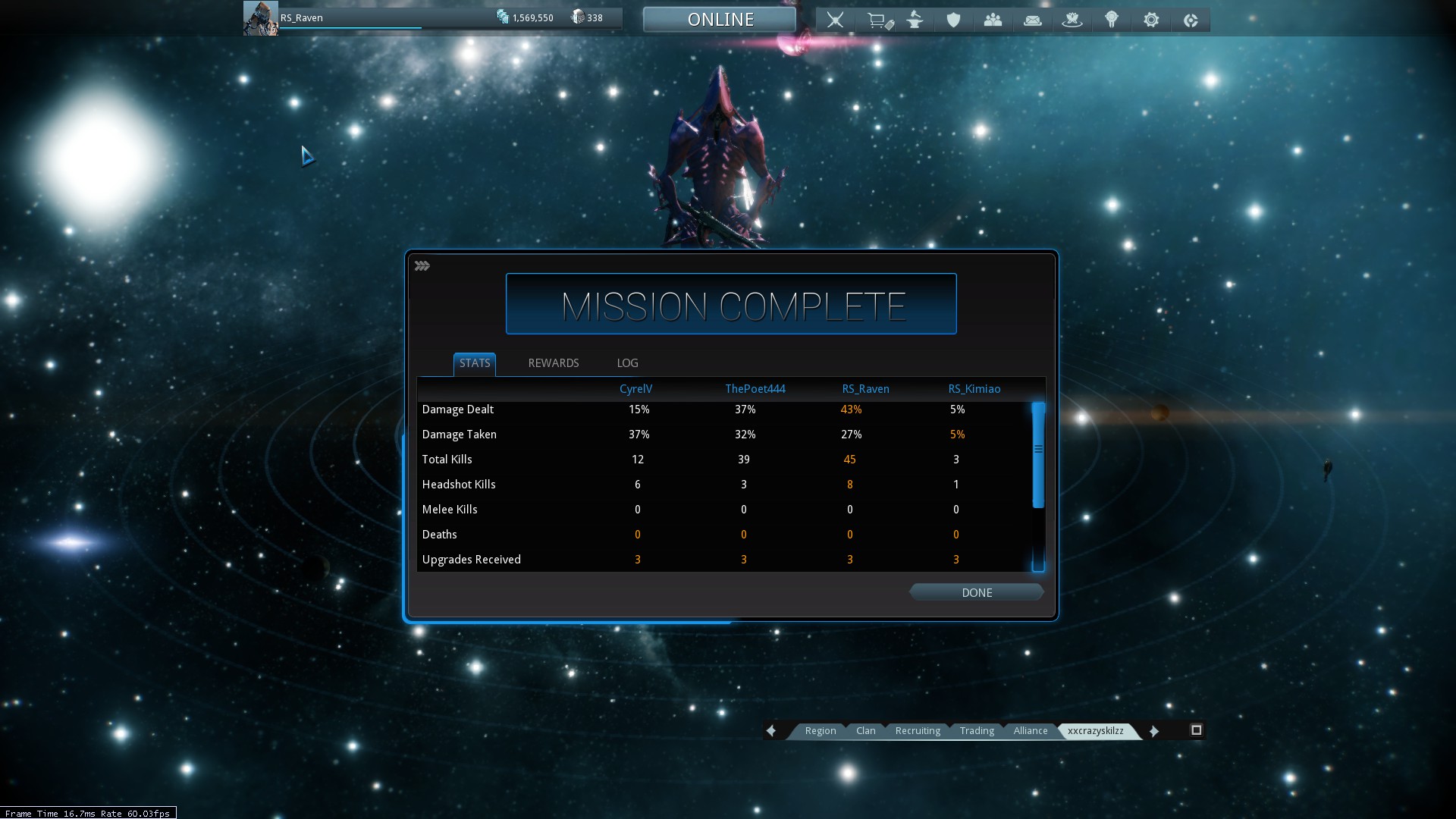This screenshot has height=819, width=1456.
Task: Open the three-people contacts icon
Action: tap(993, 20)
